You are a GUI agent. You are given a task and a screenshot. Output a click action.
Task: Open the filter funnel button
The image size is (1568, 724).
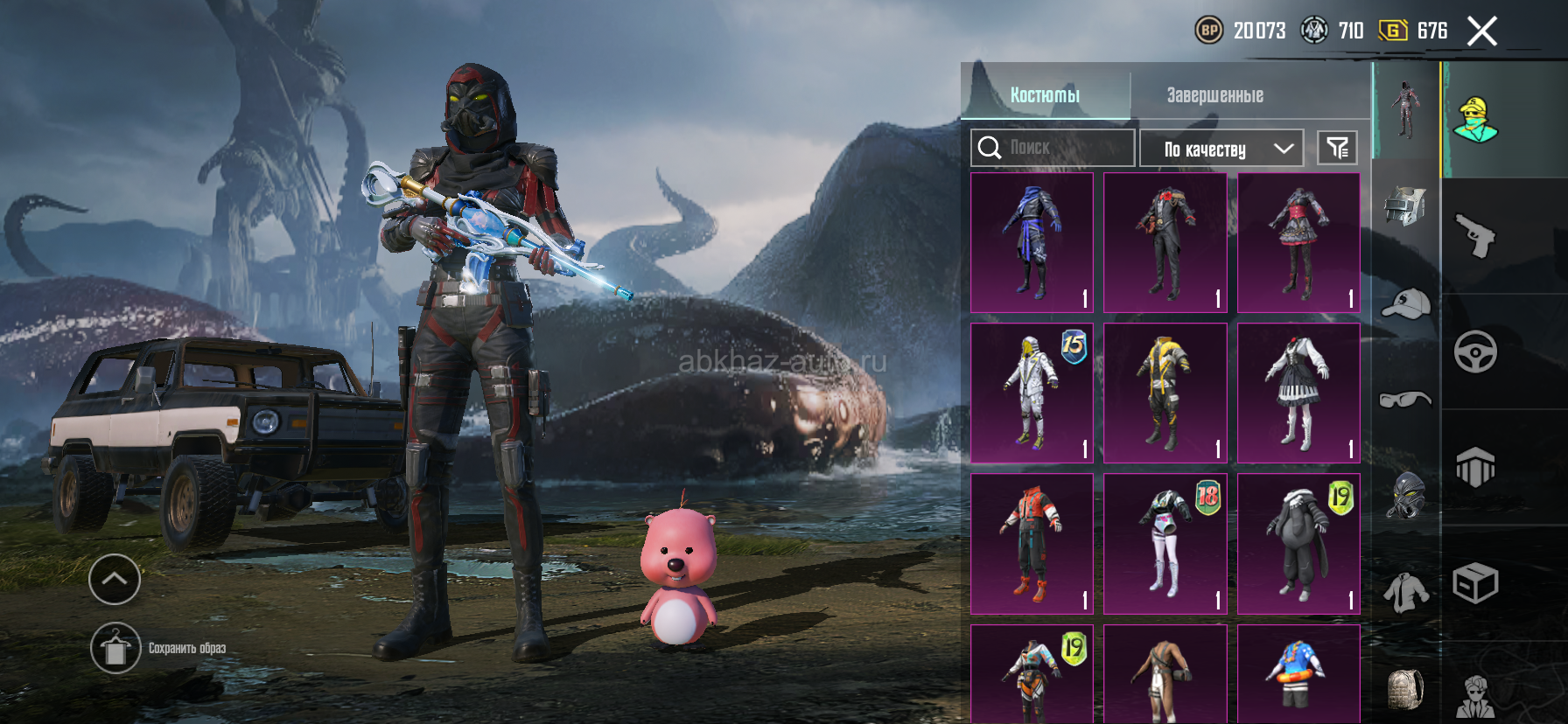coord(1337,148)
